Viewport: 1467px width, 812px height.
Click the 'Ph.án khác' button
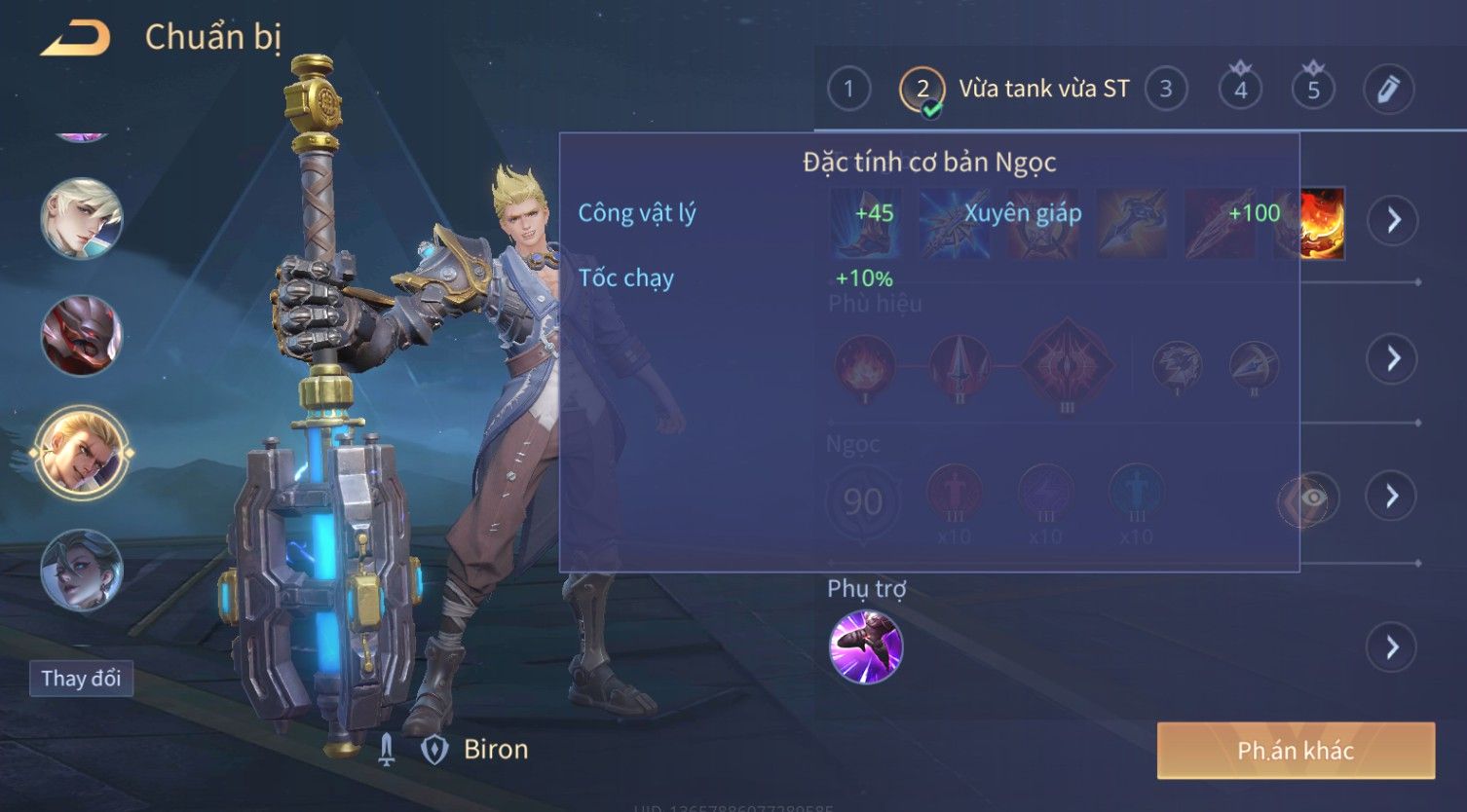tap(1296, 751)
